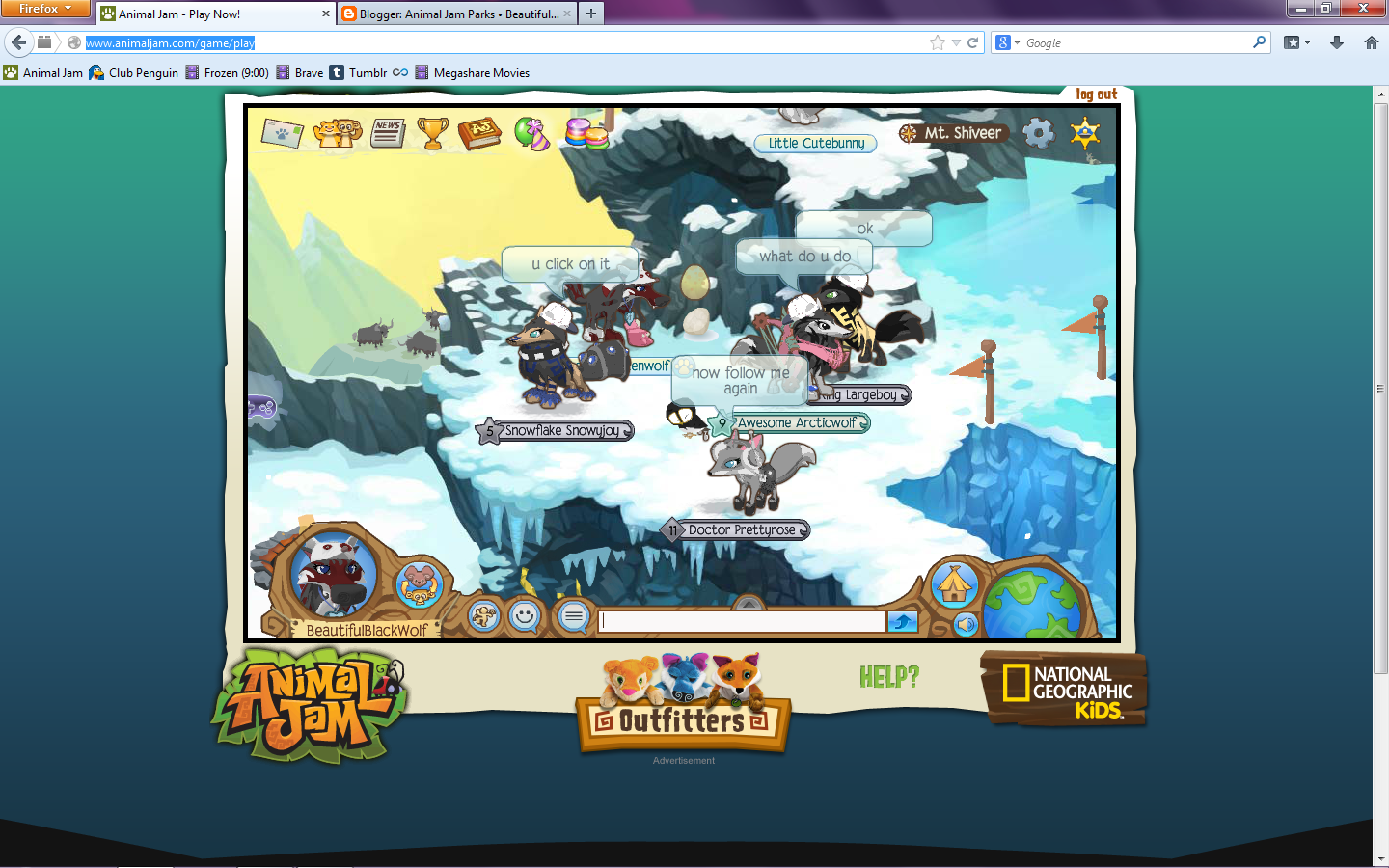
Task: Mute game audio with the speaker icon
Action: coord(967,625)
